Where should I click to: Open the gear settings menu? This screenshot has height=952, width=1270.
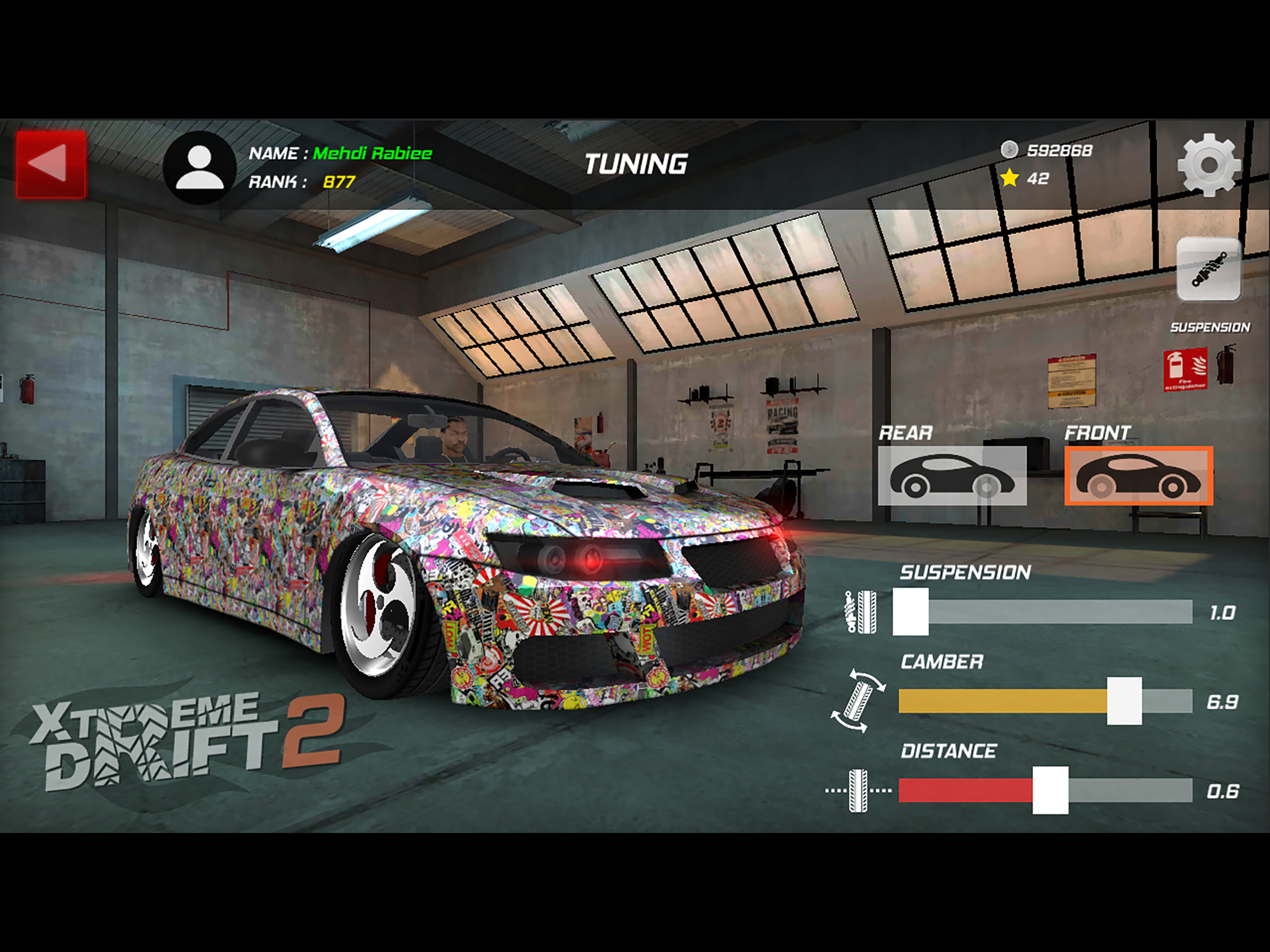pos(1209,165)
